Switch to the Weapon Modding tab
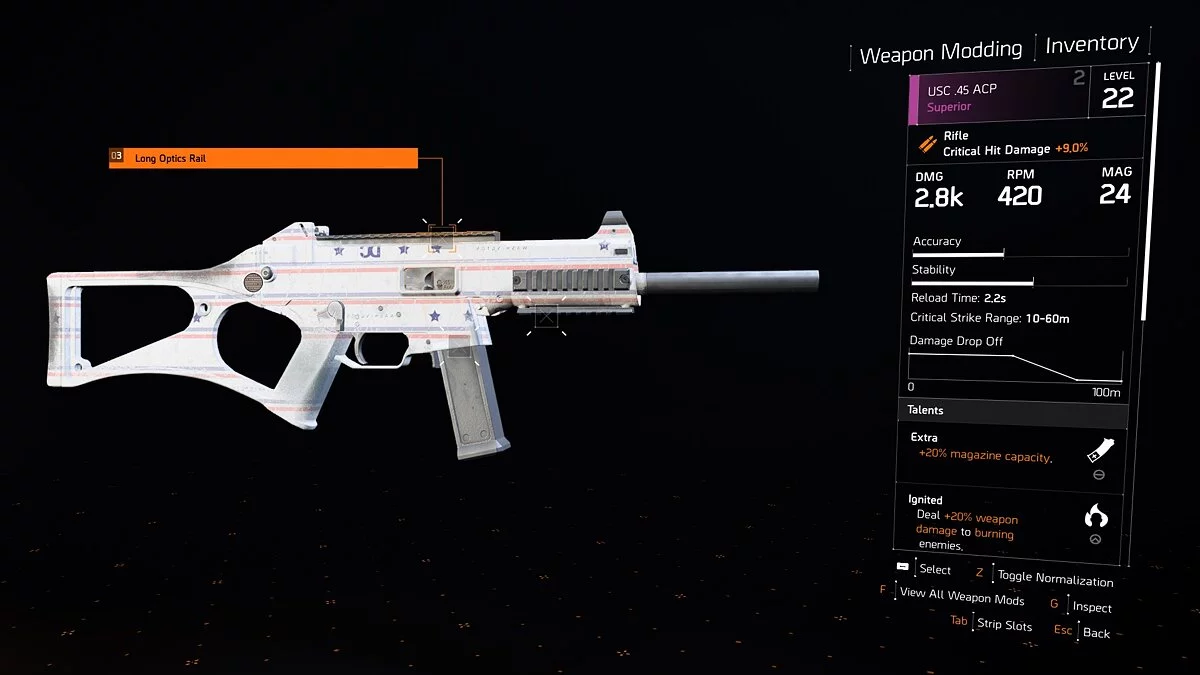Image resolution: width=1200 pixels, height=675 pixels. coord(940,52)
